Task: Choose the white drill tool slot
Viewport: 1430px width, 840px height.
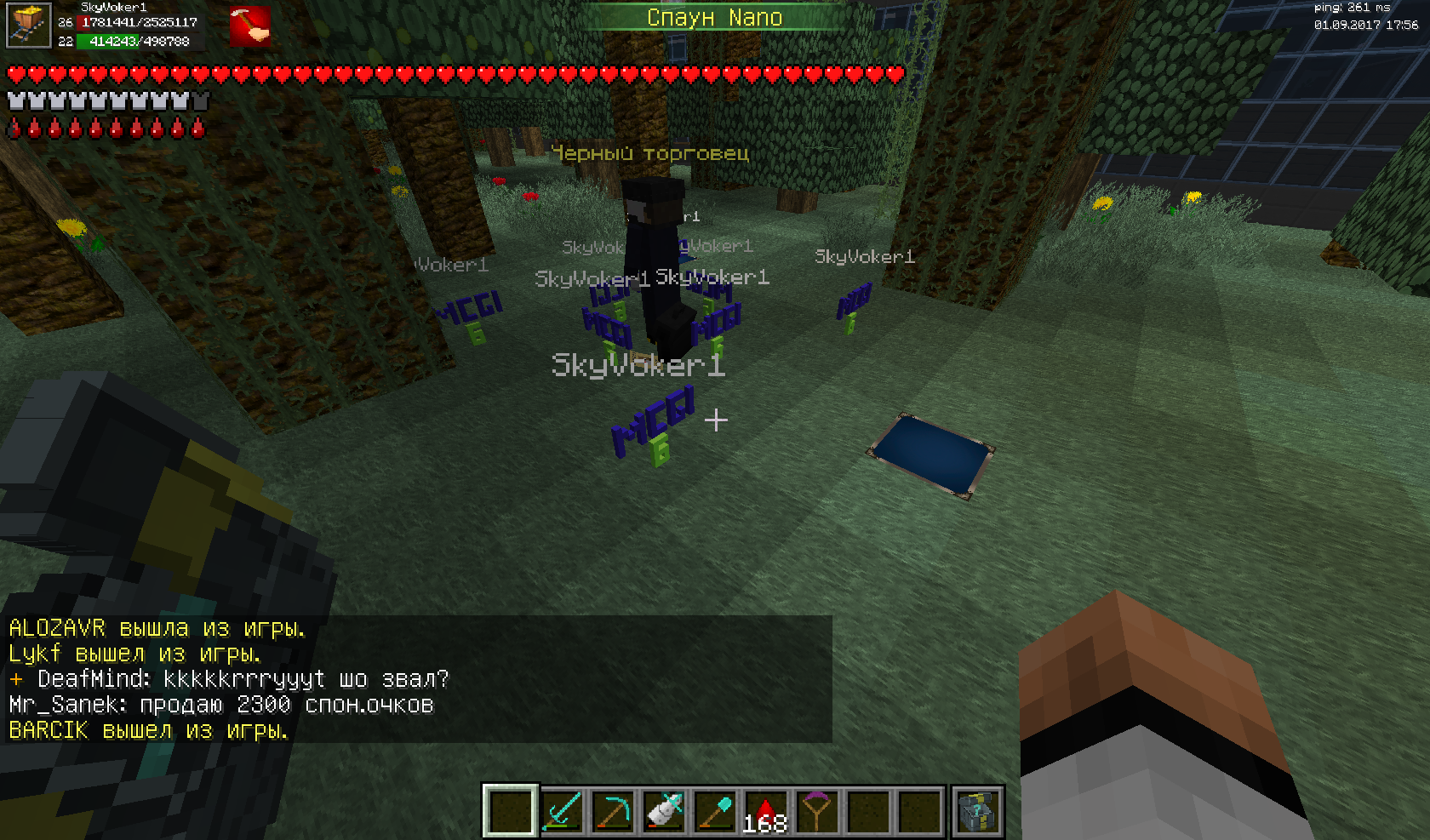Action: [664, 811]
